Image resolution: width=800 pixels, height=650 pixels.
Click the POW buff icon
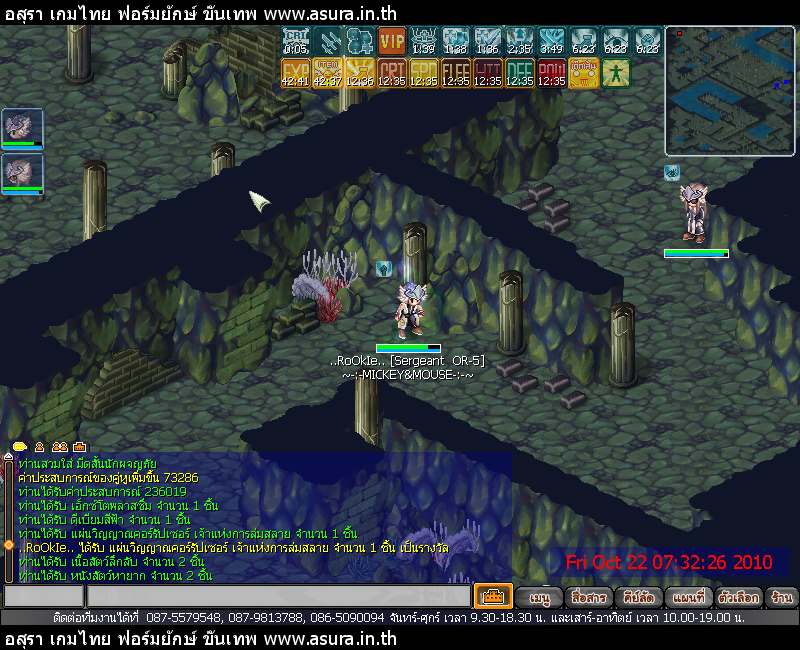click(552, 74)
